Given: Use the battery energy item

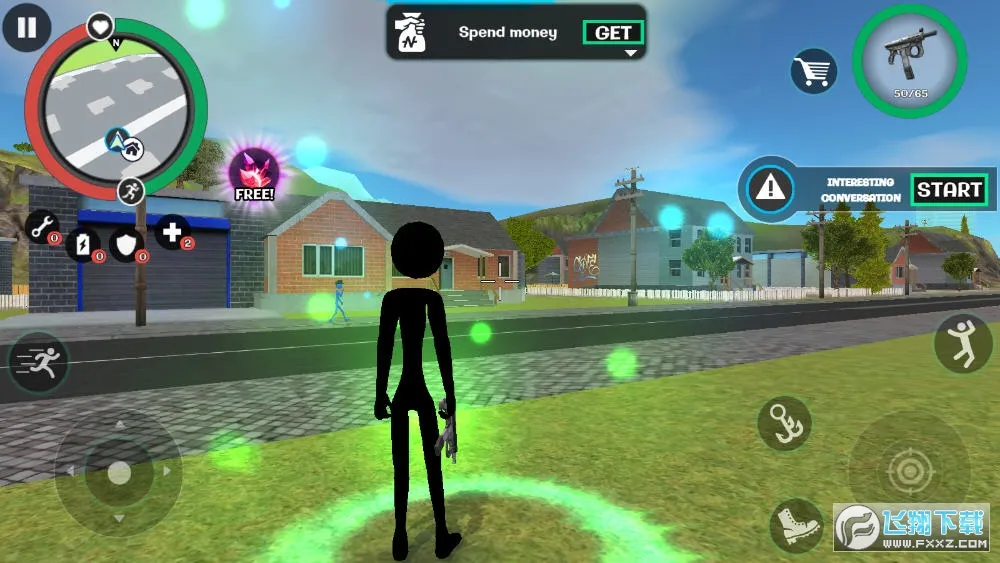Looking at the screenshot, I should click(x=84, y=243).
